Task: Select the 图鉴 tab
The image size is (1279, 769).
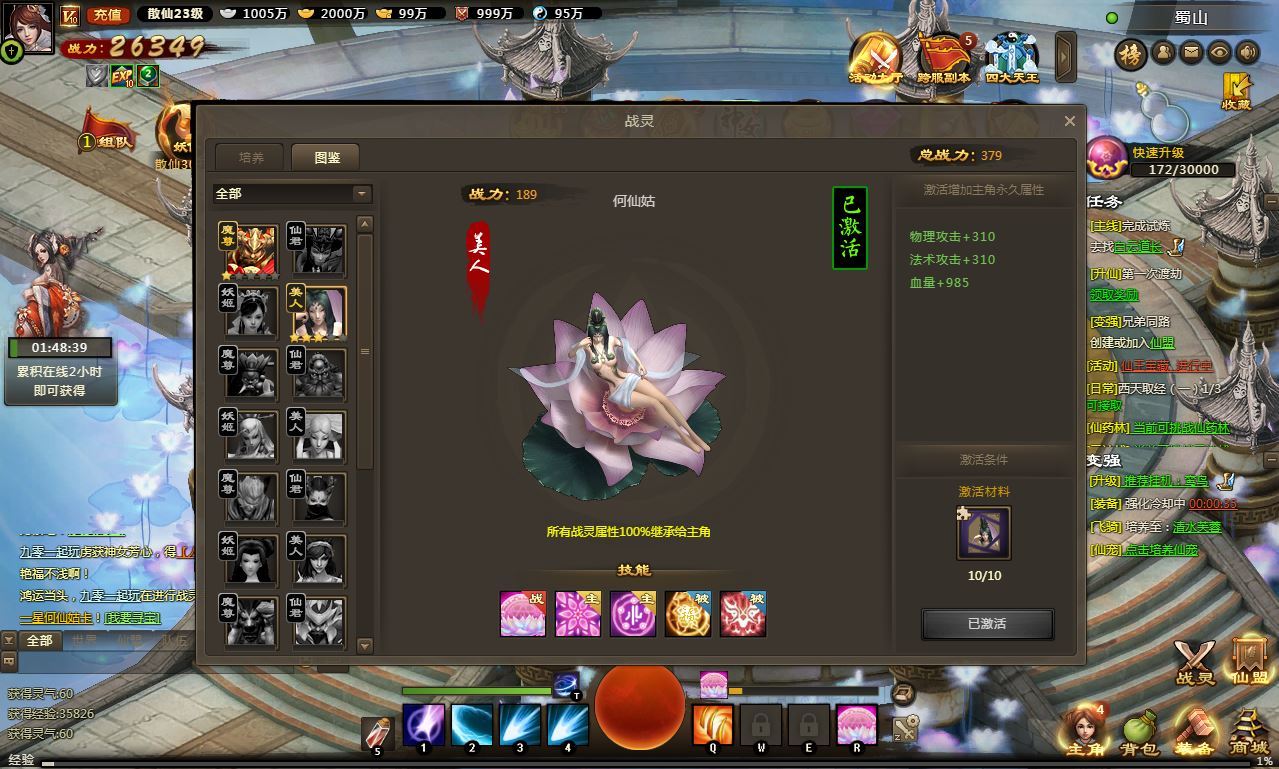Action: point(326,158)
